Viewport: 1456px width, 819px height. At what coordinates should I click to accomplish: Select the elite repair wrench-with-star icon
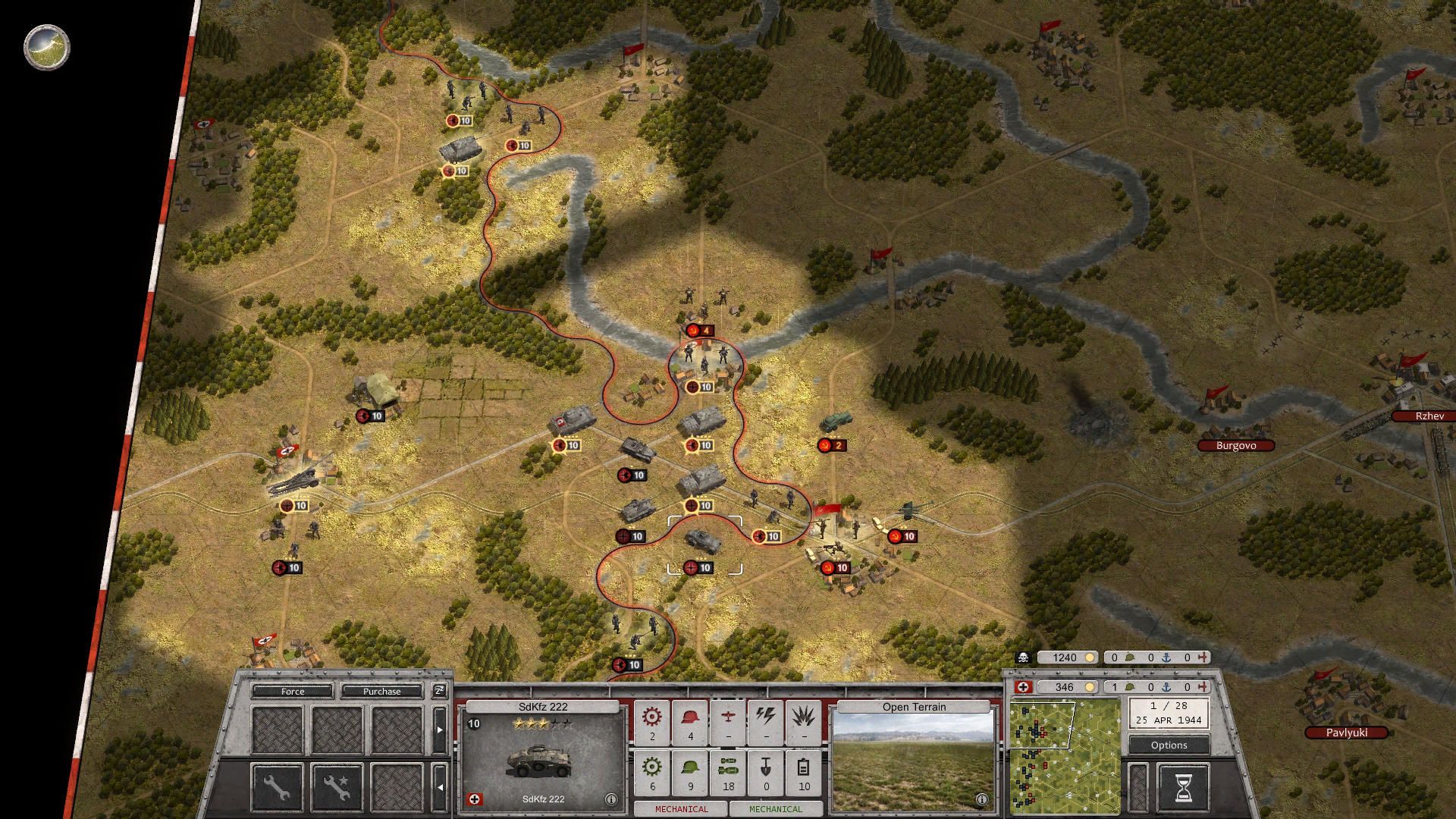337,786
